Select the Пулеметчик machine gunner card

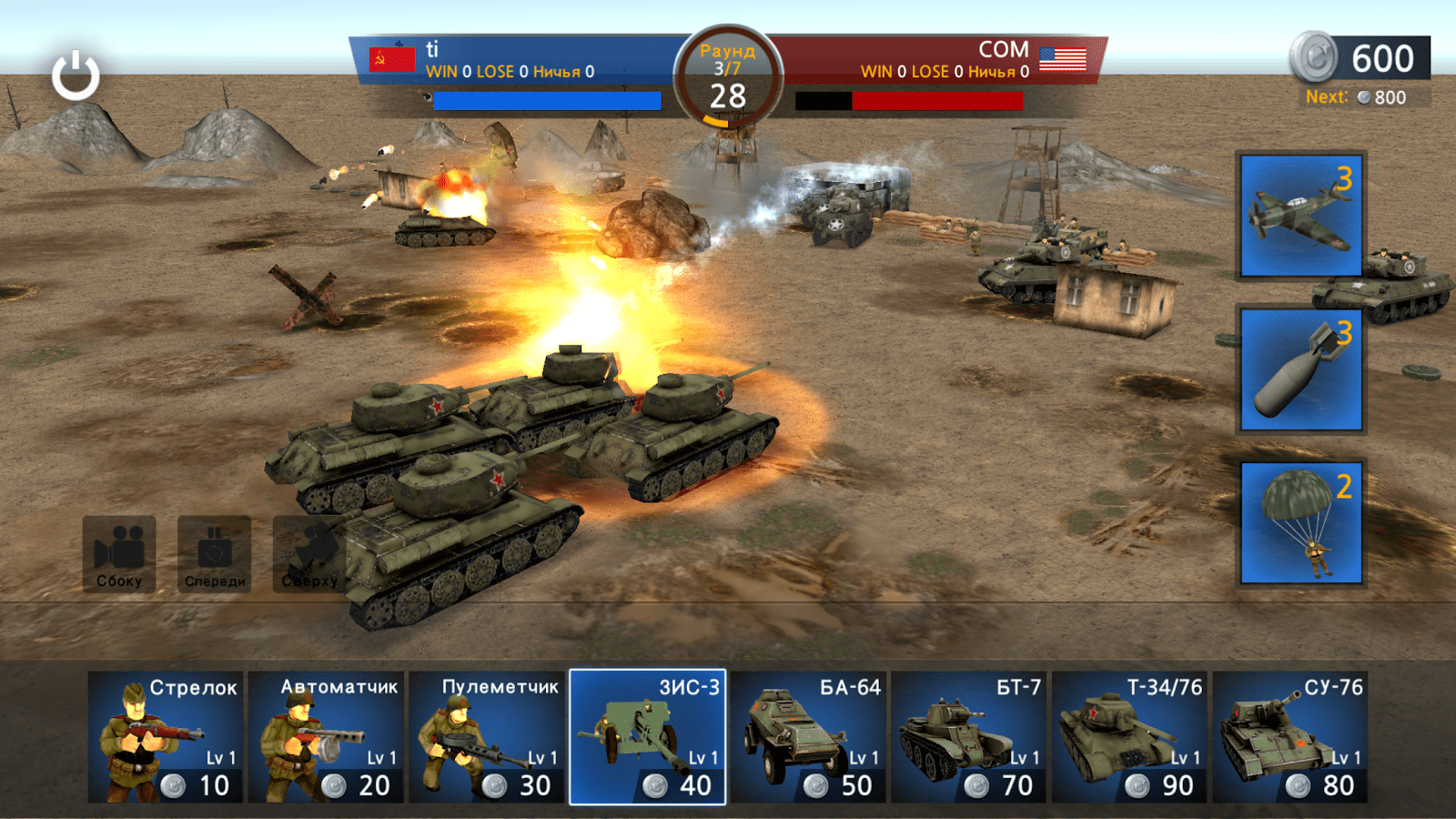pyautogui.click(x=488, y=737)
